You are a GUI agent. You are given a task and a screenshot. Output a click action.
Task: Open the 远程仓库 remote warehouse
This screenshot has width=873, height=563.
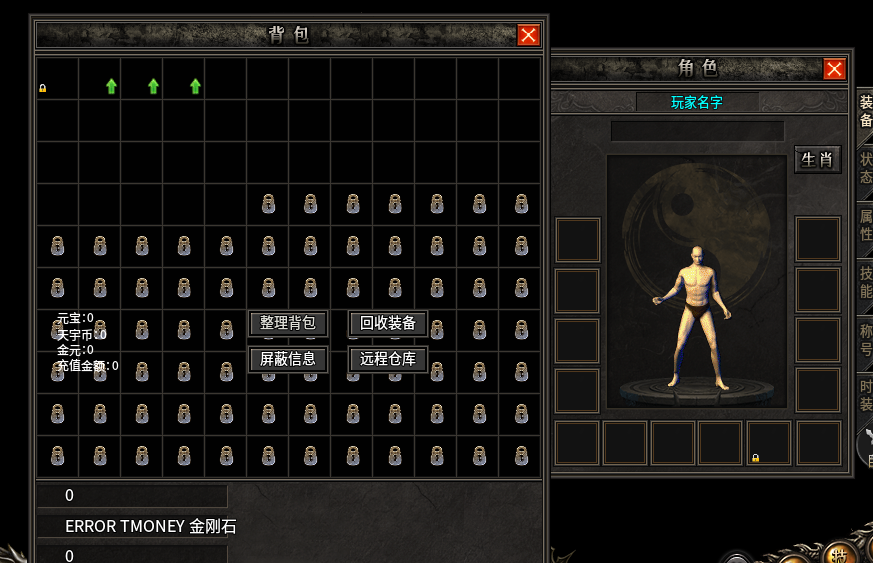[x=388, y=358]
